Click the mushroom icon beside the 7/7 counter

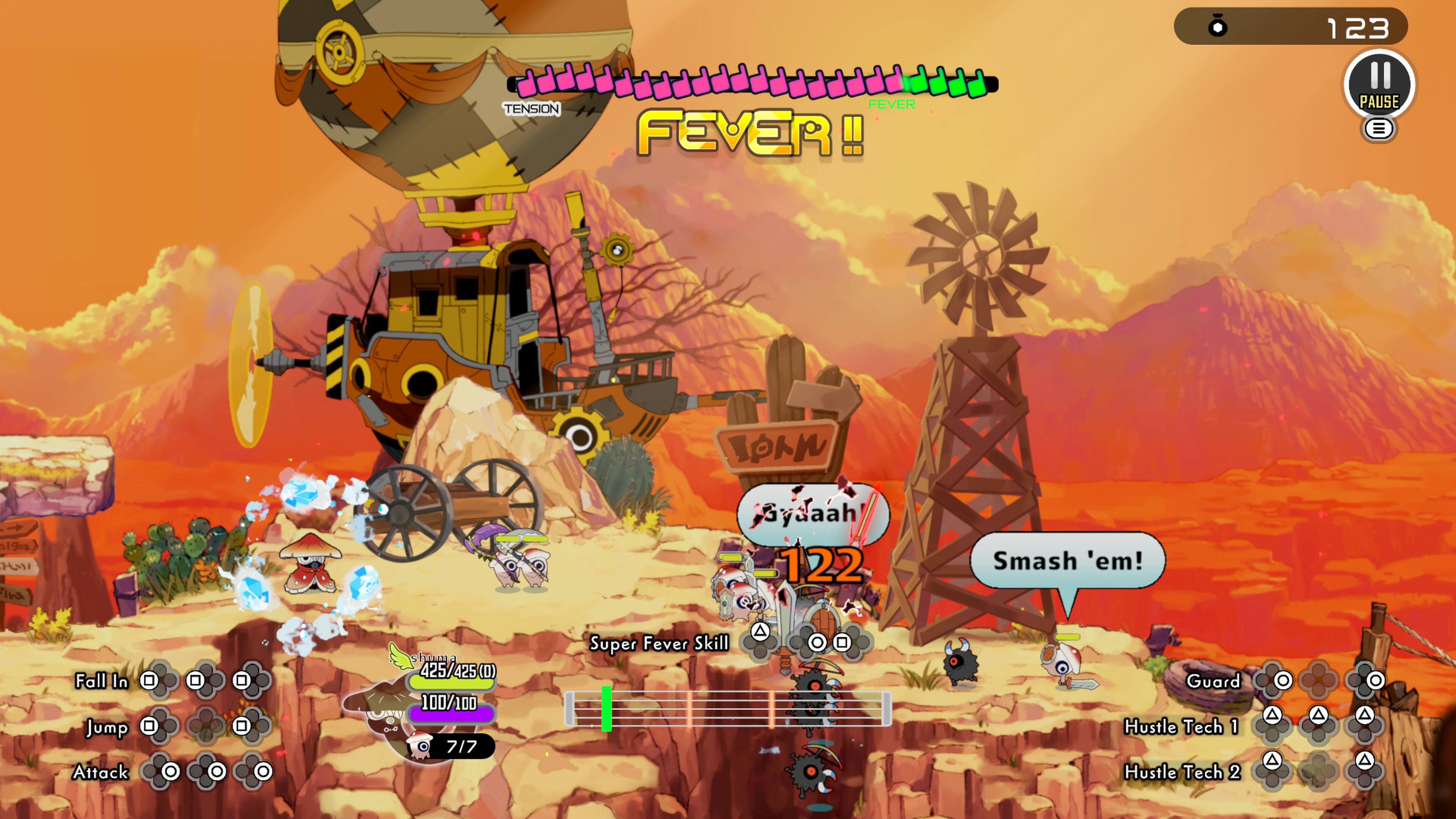pyautogui.click(x=419, y=744)
